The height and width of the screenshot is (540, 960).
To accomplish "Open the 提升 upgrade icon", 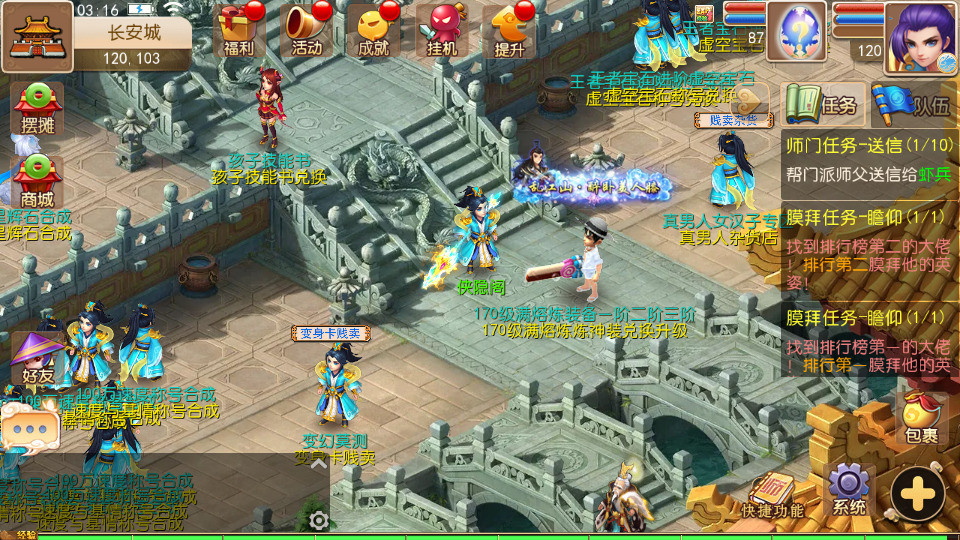I will point(510,30).
